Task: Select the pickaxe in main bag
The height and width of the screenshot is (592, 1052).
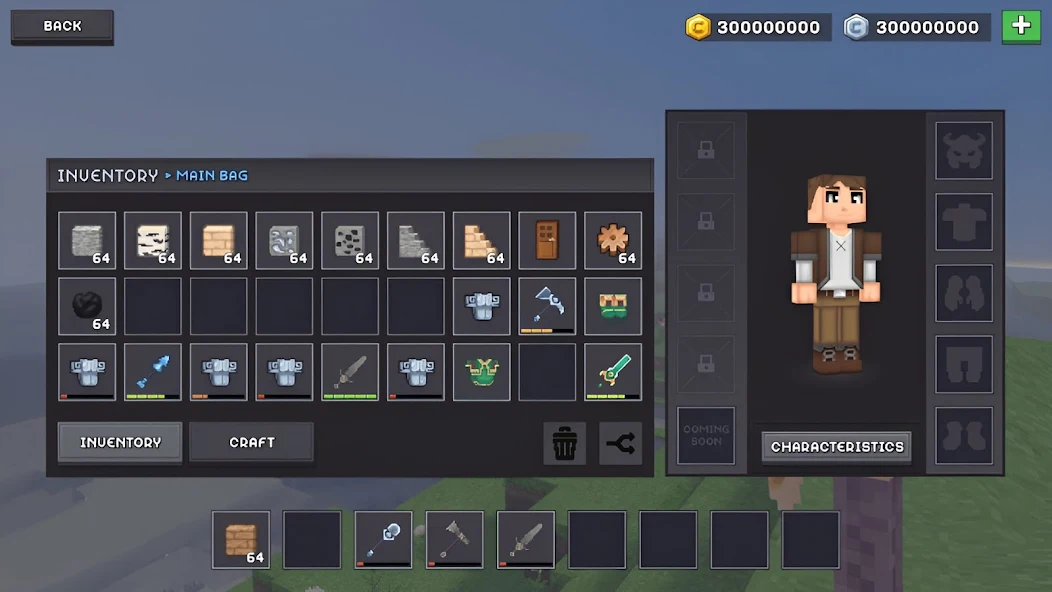Action: pyautogui.click(x=547, y=307)
